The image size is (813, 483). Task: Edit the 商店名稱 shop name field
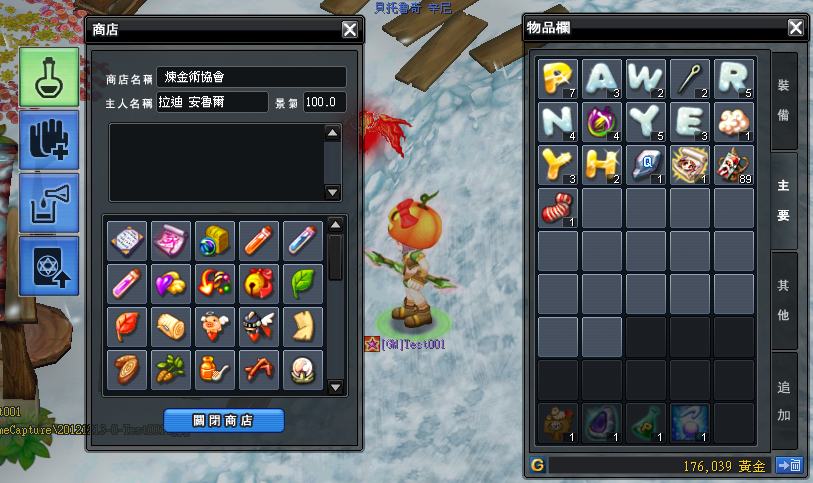[x=252, y=77]
